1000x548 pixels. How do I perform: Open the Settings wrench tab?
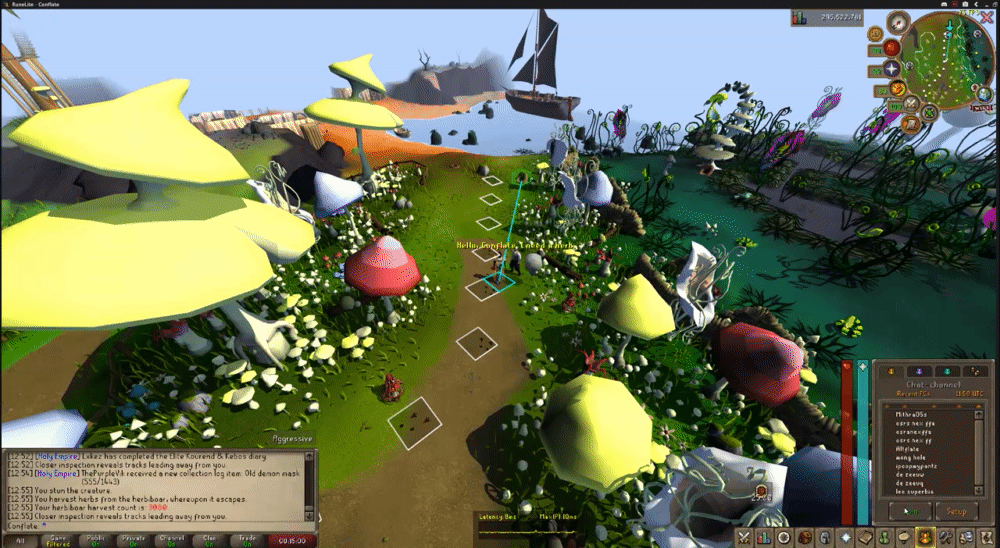tap(945, 538)
